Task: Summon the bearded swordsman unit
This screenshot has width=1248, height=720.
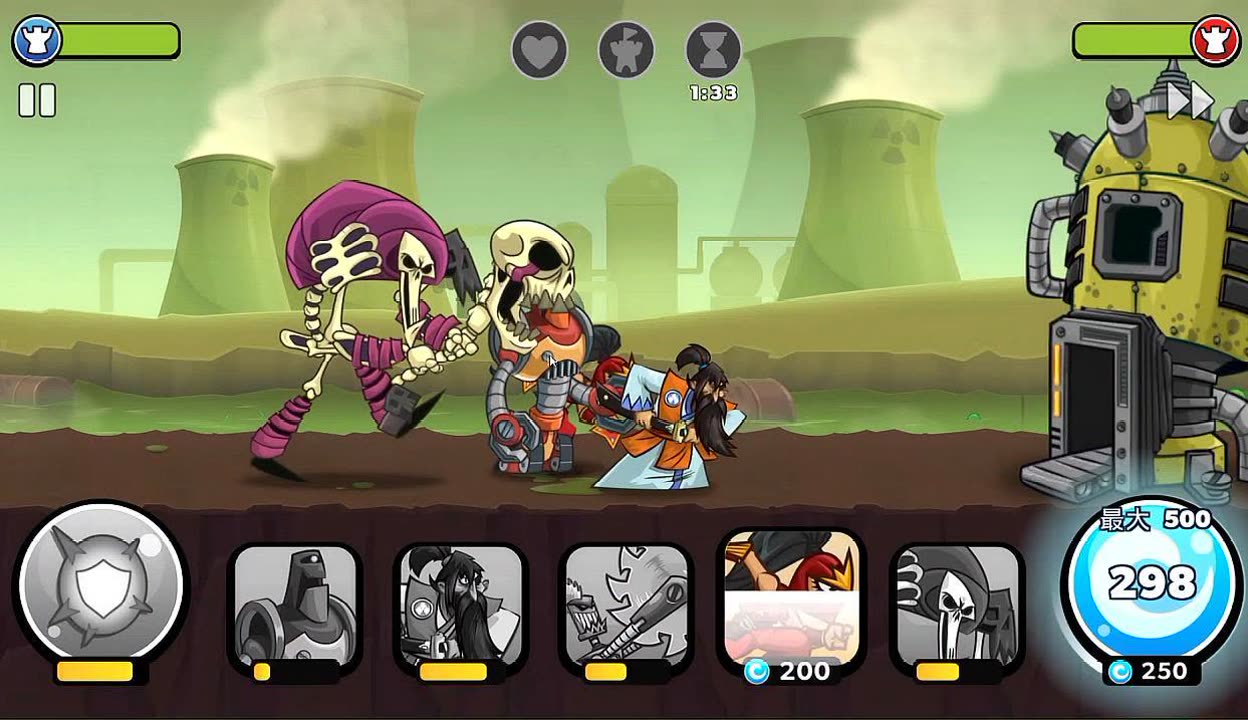Action: [x=460, y=607]
